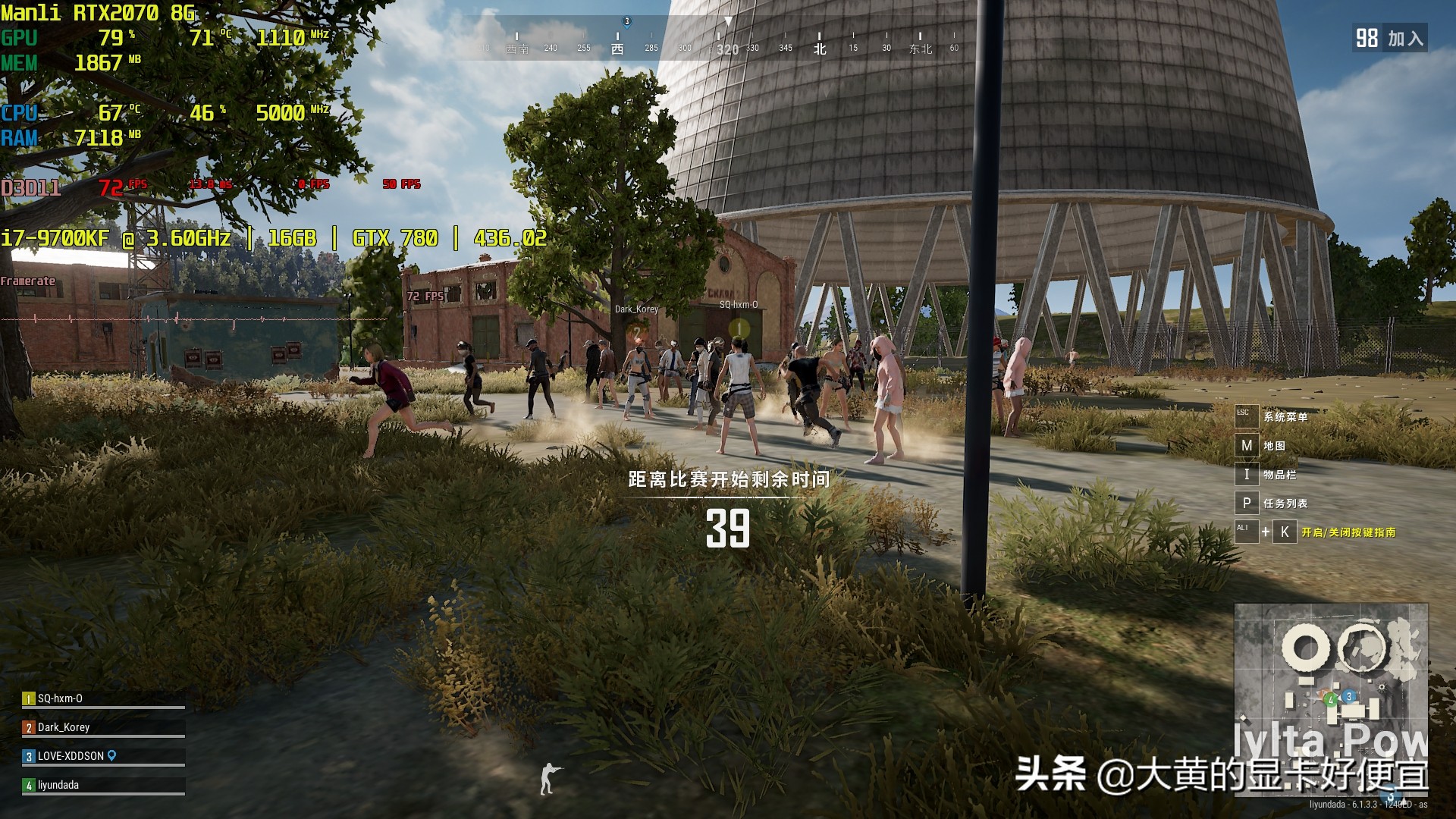Select teammate Dark_Korey in the squad list
Image resolution: width=1456 pixels, height=819 pixels.
tap(64, 727)
